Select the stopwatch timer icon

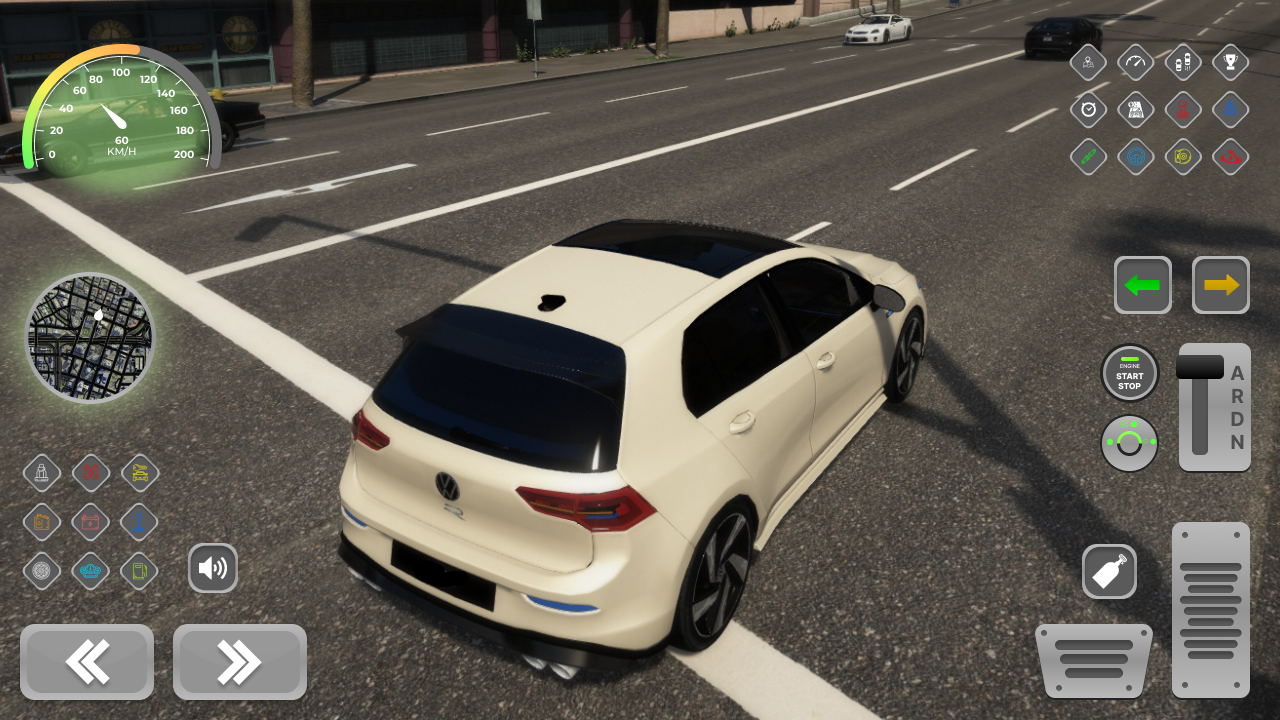(x=1087, y=110)
